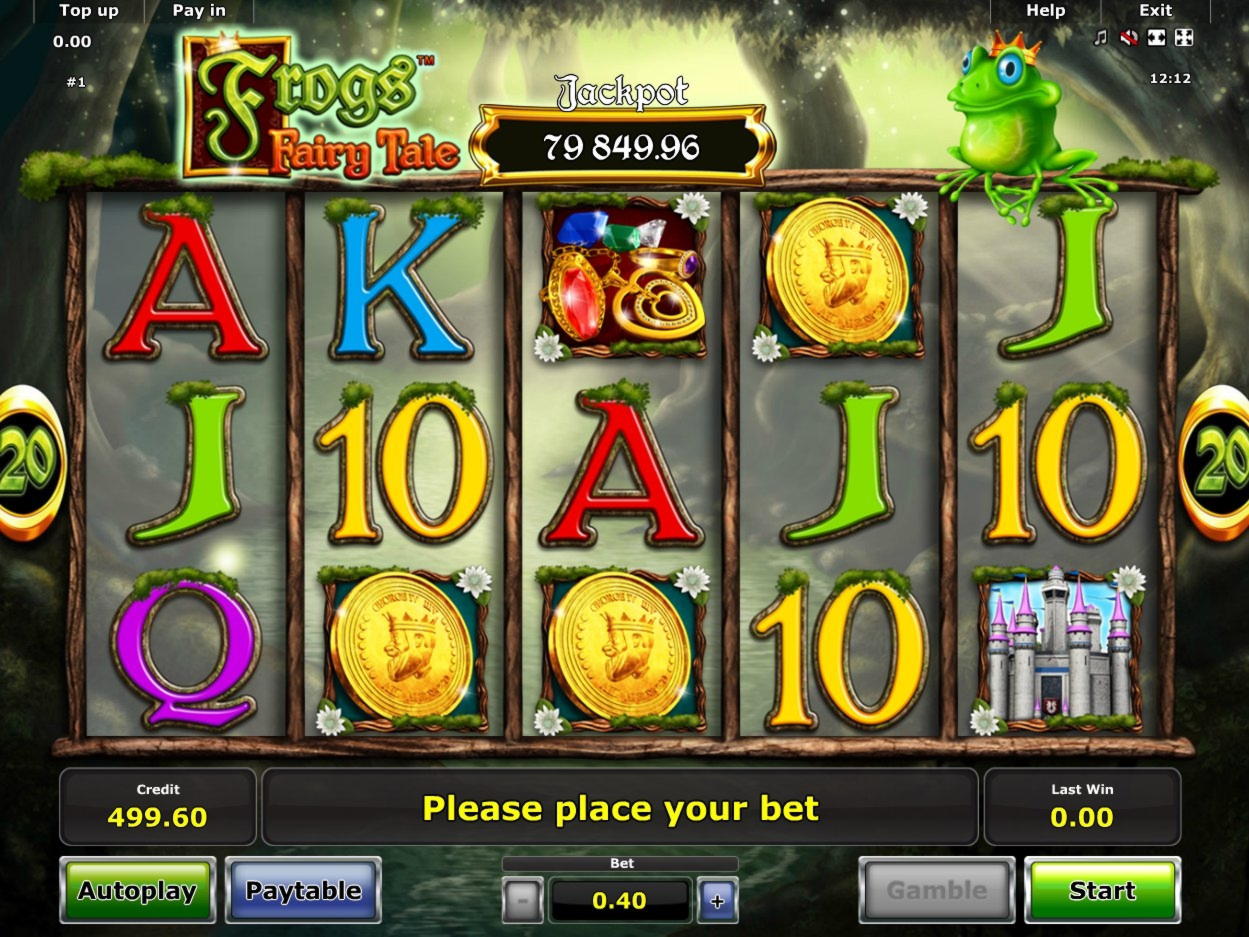Screen dimensions: 1249x937
Task: Decrease the bet with the minus button
Action: tap(522, 900)
